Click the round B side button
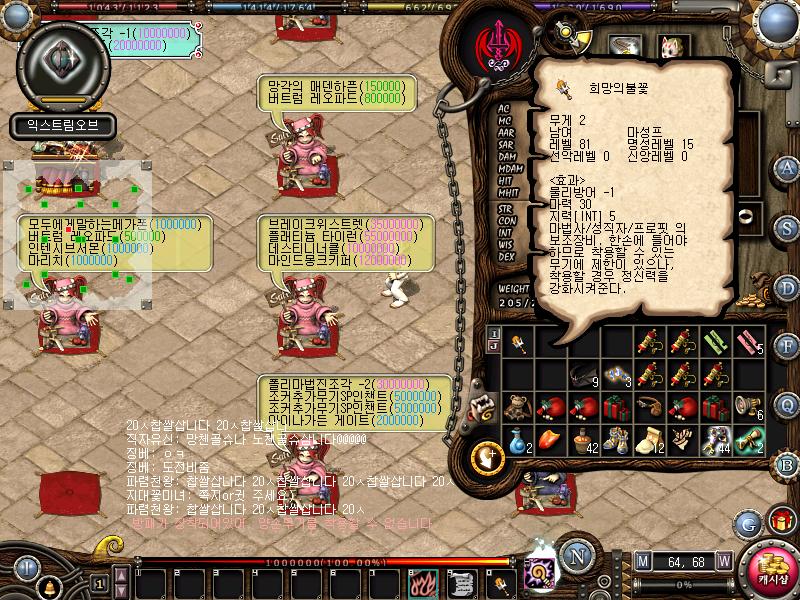 click(786, 463)
